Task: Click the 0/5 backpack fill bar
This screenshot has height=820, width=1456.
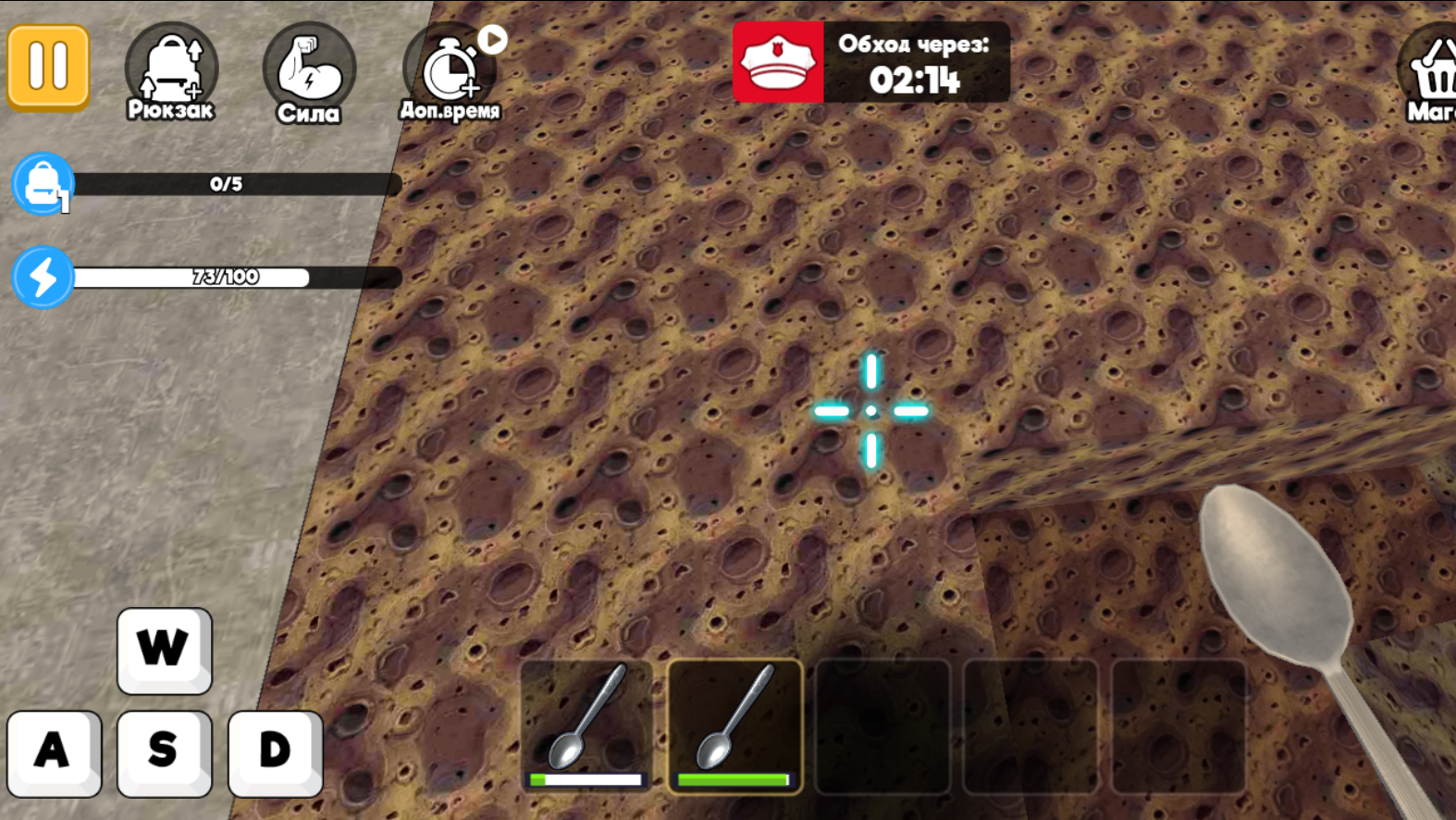Action: (225, 184)
